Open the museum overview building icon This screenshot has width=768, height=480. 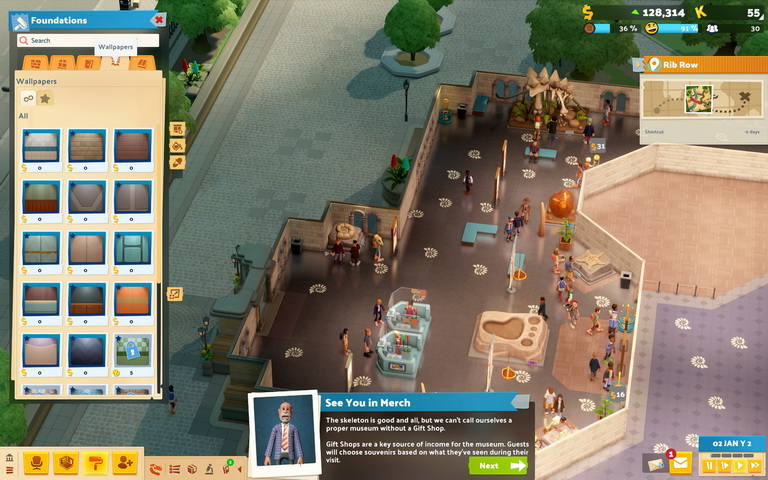pyautogui.click(x=10, y=459)
